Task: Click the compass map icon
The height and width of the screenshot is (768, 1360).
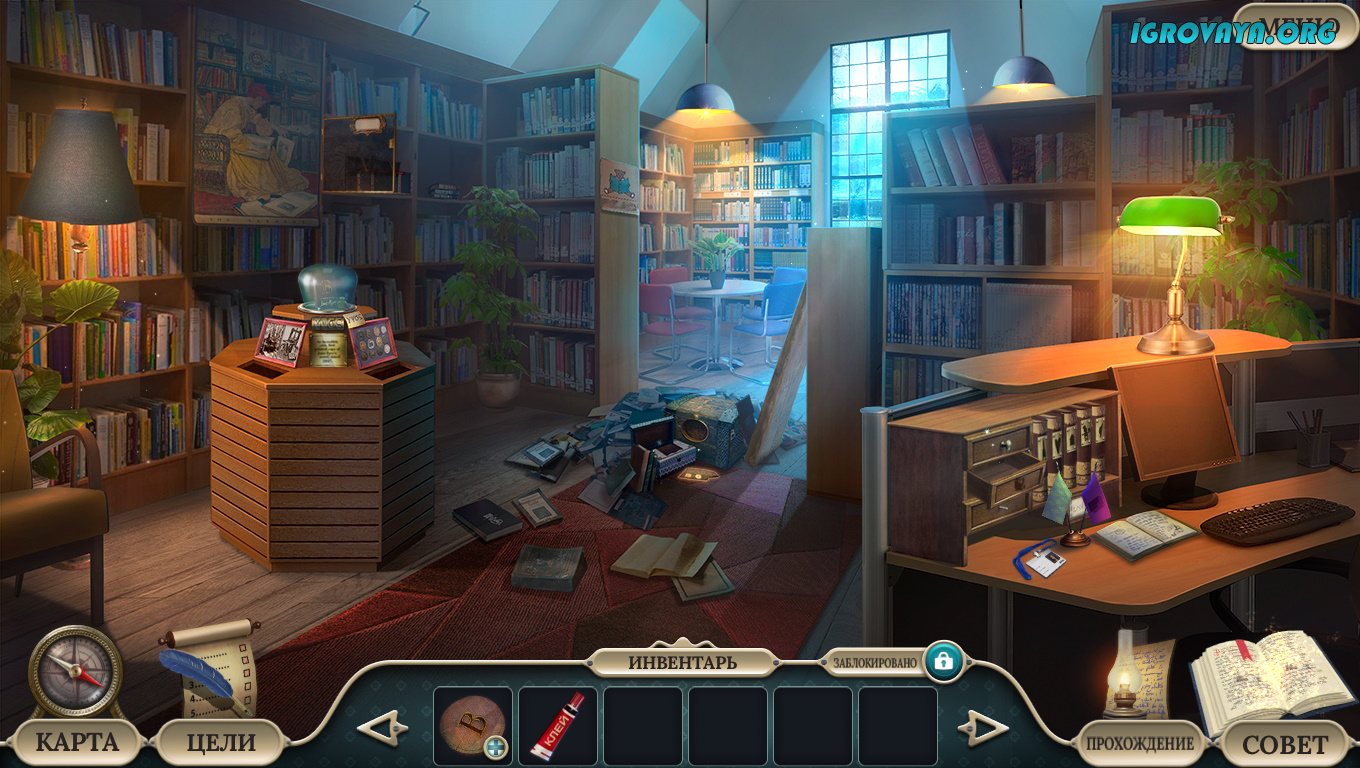Action: pos(76,672)
